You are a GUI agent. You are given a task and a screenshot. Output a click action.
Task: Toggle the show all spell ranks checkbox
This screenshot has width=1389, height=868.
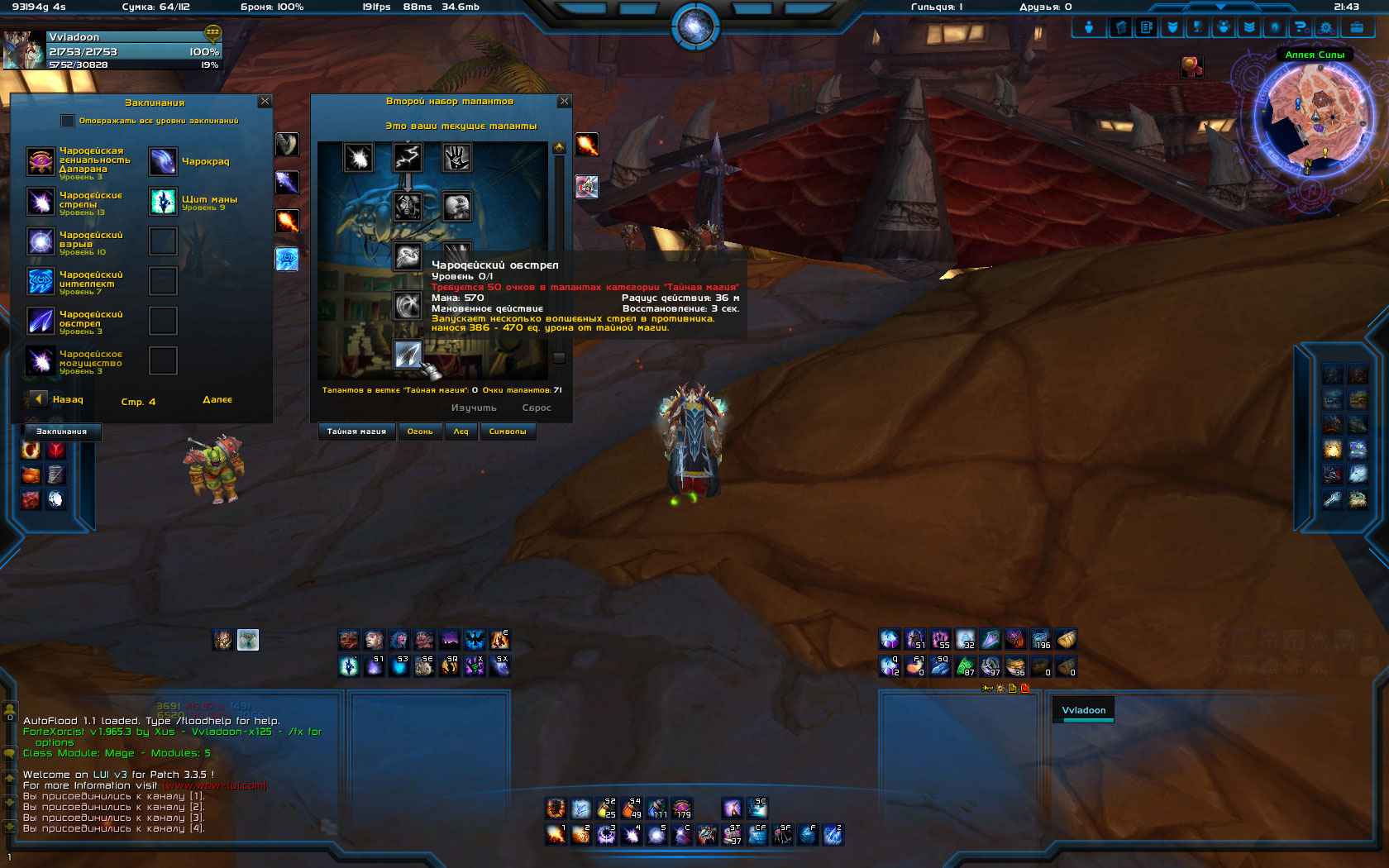[x=68, y=121]
